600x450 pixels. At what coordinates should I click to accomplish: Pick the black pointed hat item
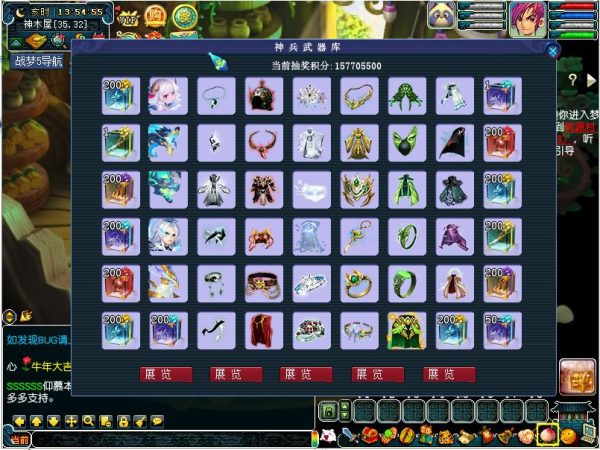[x=454, y=142]
